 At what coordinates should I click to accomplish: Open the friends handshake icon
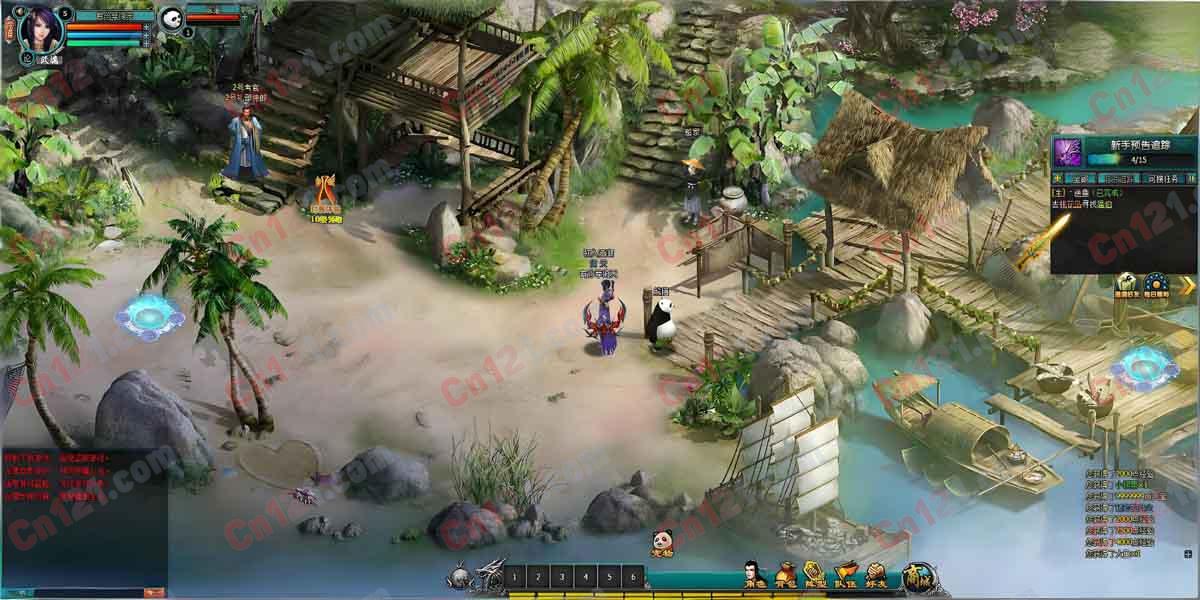[876, 574]
